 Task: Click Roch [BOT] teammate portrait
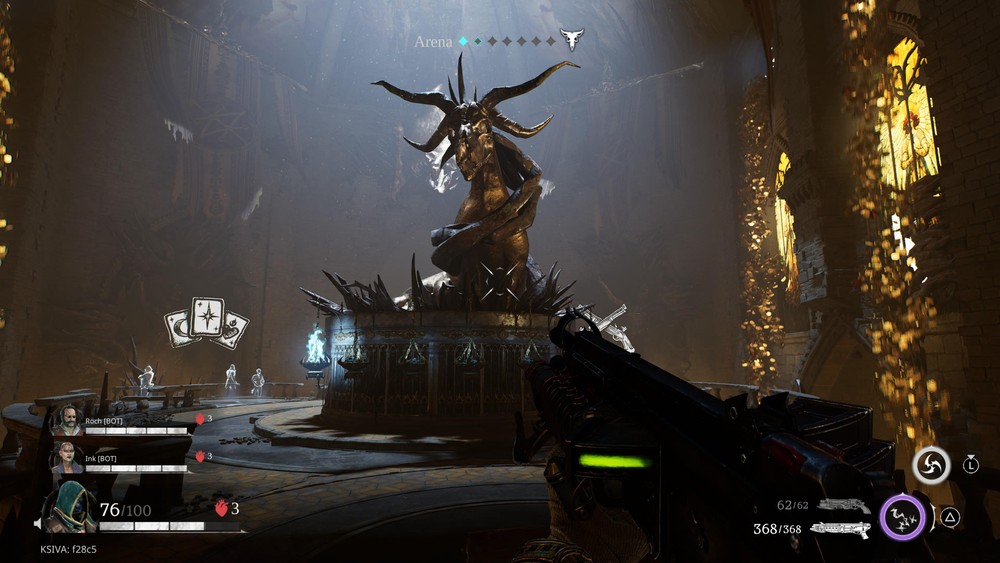point(67,420)
